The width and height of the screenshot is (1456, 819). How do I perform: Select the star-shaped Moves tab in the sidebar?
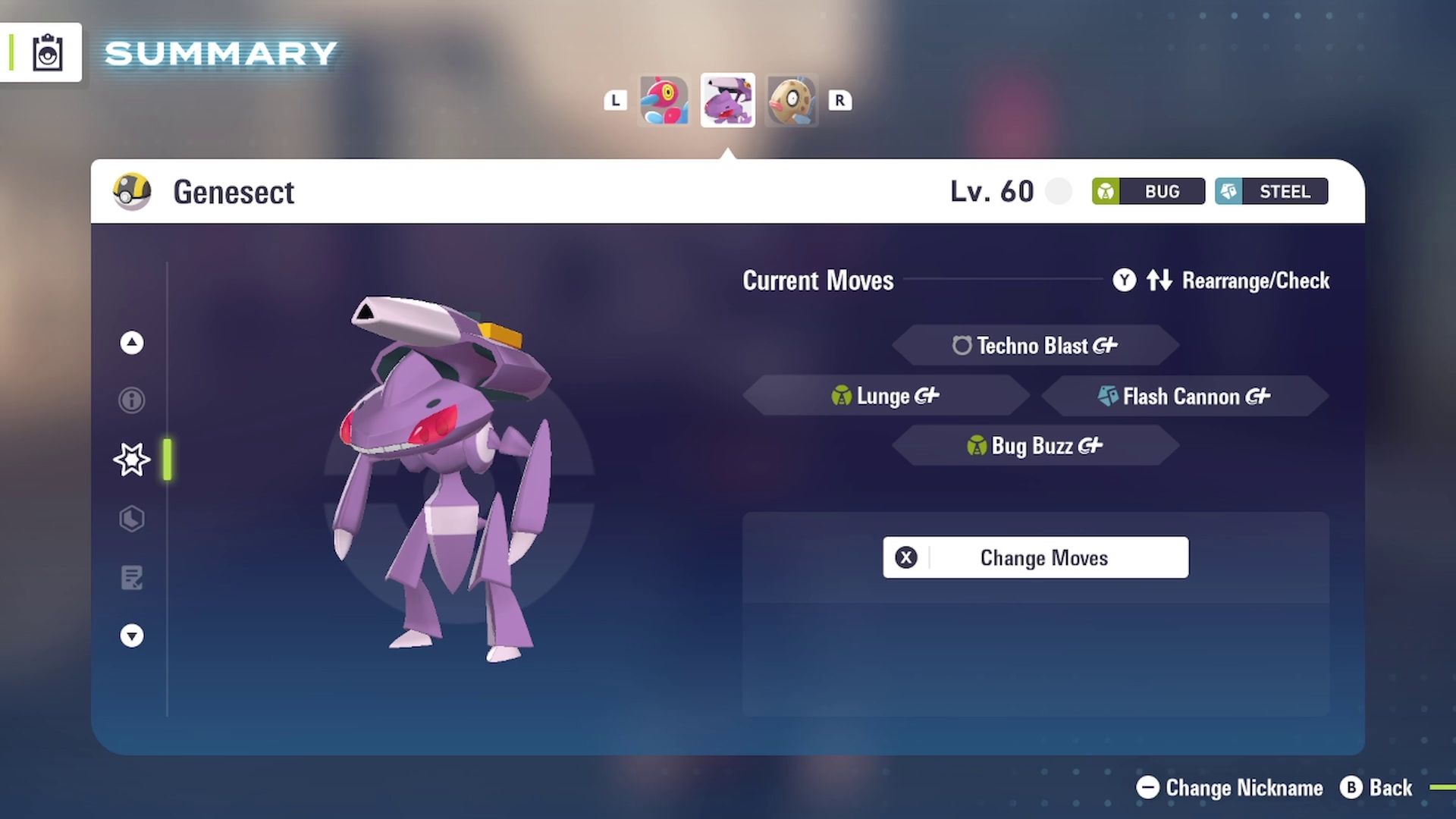click(x=131, y=459)
